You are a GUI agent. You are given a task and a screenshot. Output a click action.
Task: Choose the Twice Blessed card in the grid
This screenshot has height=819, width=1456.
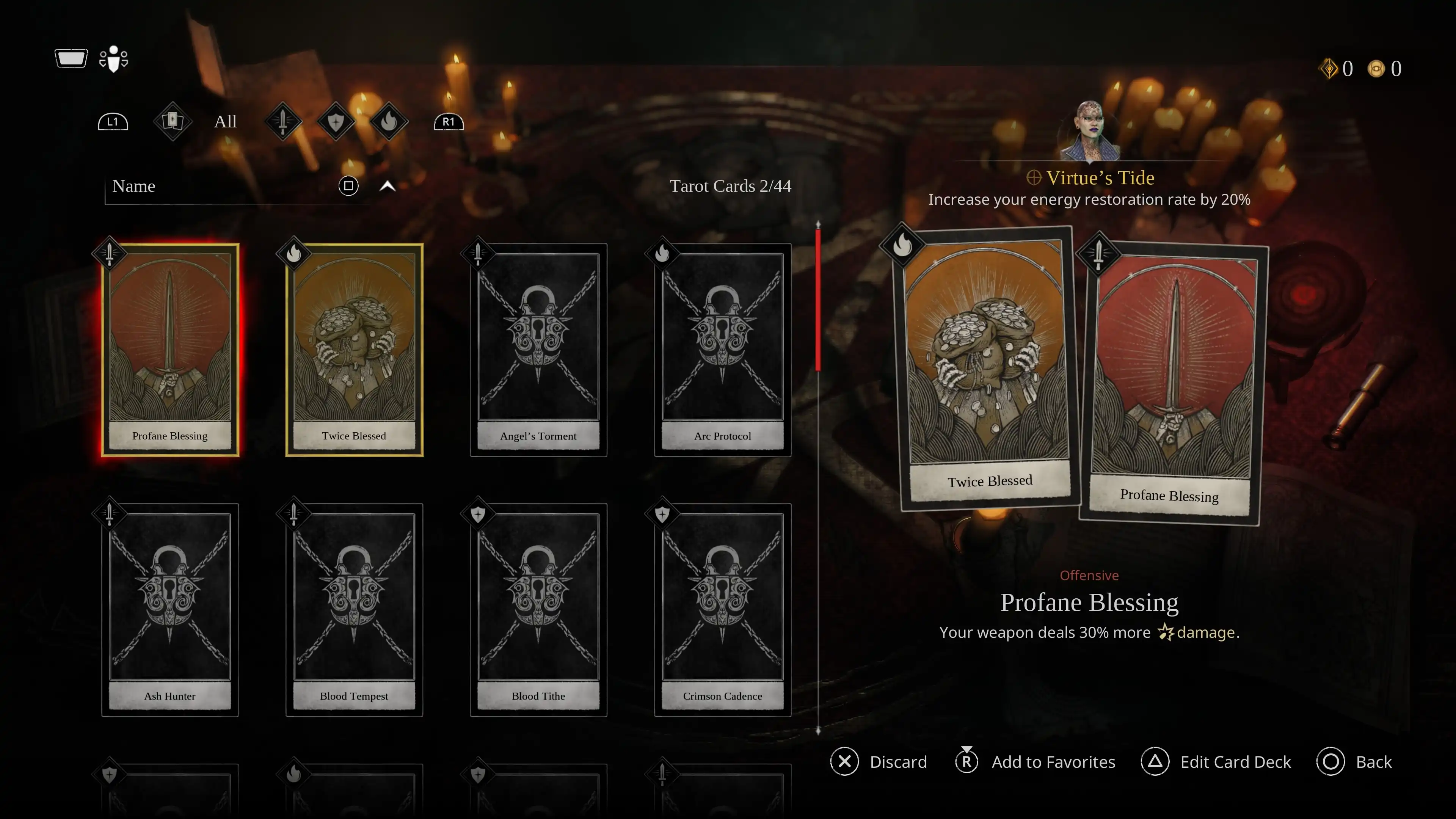click(354, 349)
